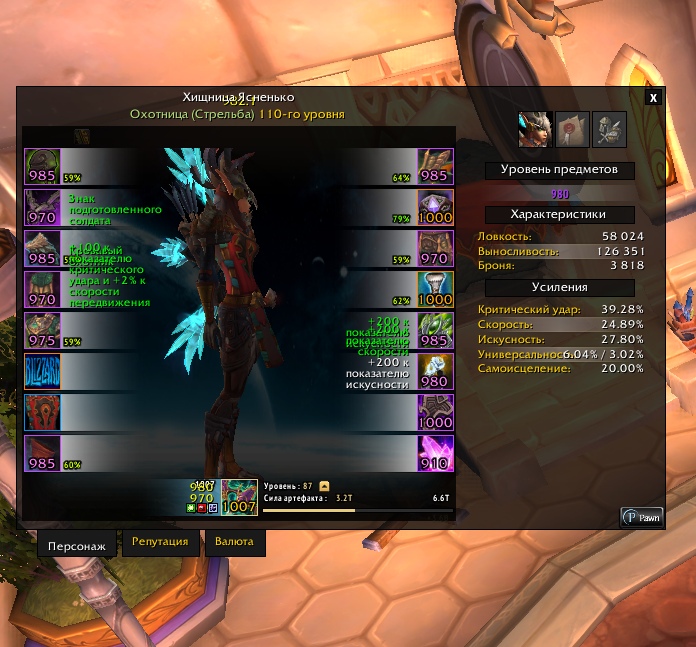This screenshot has width=696, height=647.
Task: Select the red bracer slot rated 985
Action: pos(42,454)
